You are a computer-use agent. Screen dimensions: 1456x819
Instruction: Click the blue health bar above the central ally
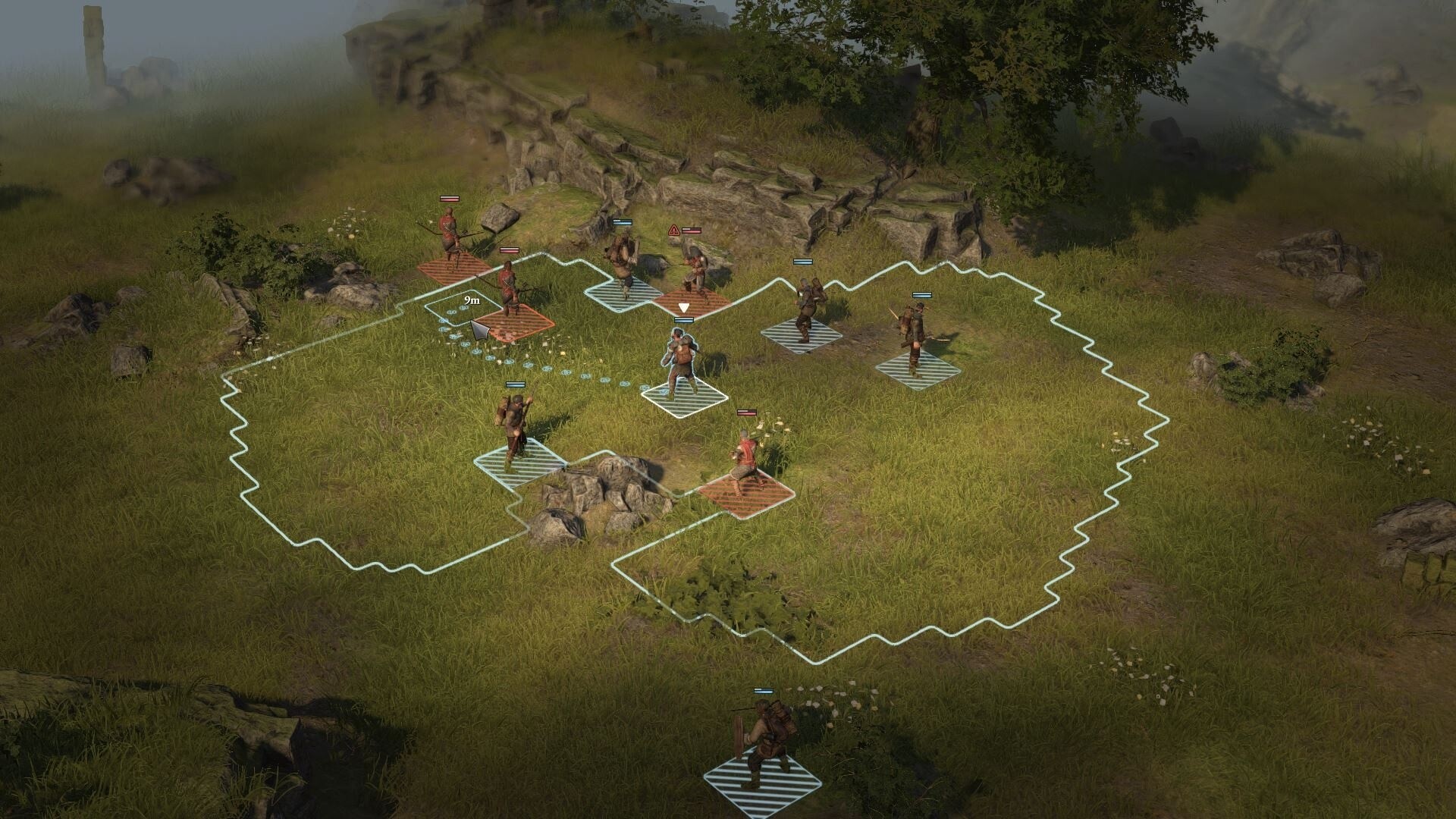(x=684, y=318)
